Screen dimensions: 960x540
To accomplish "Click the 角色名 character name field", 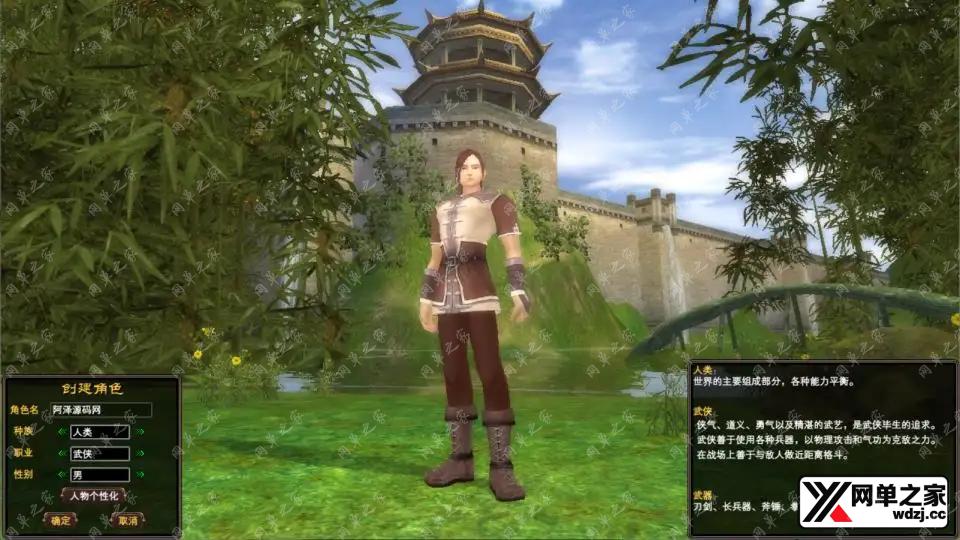I will click(x=100, y=410).
